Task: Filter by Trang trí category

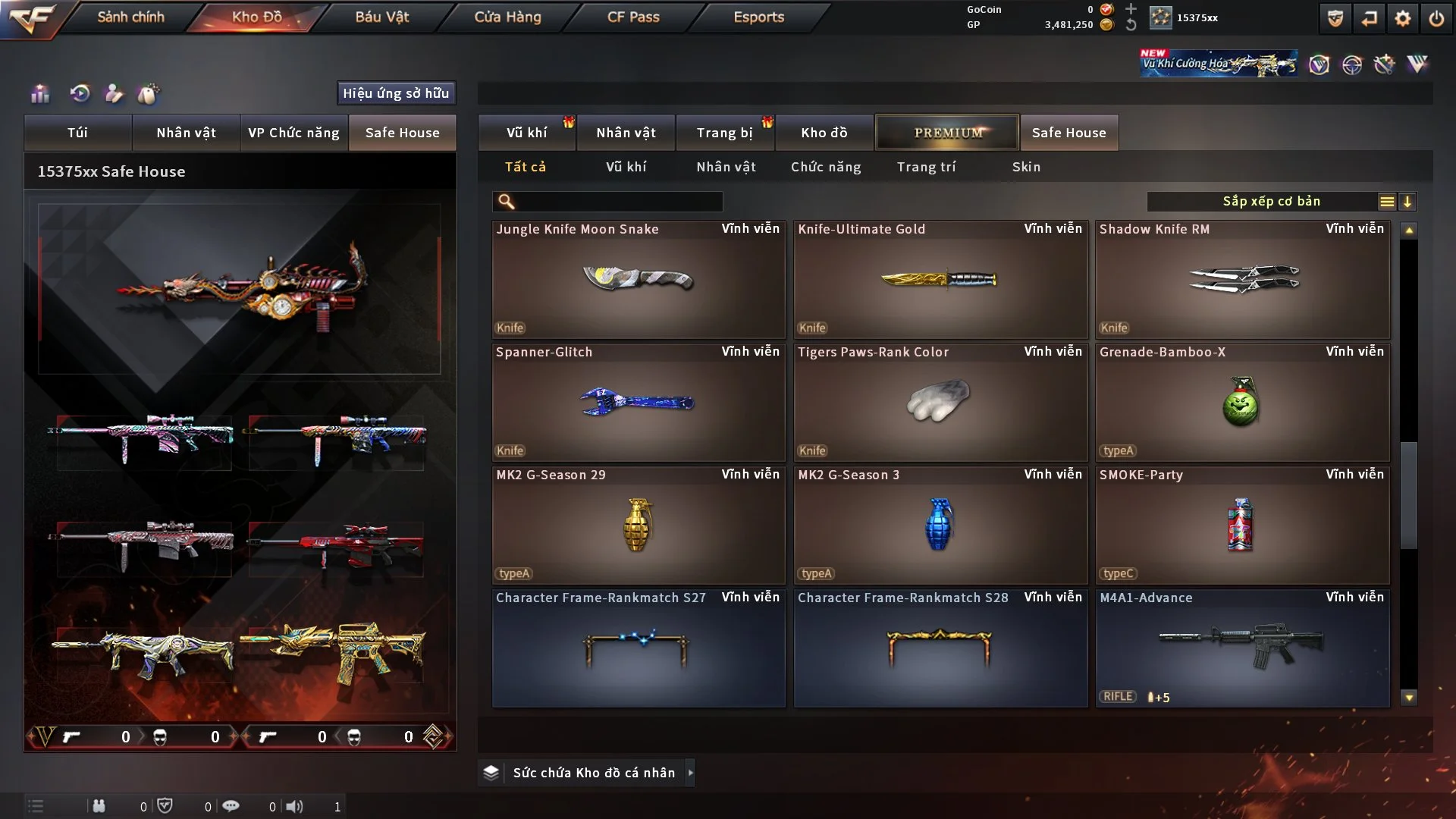Action: pos(926,167)
